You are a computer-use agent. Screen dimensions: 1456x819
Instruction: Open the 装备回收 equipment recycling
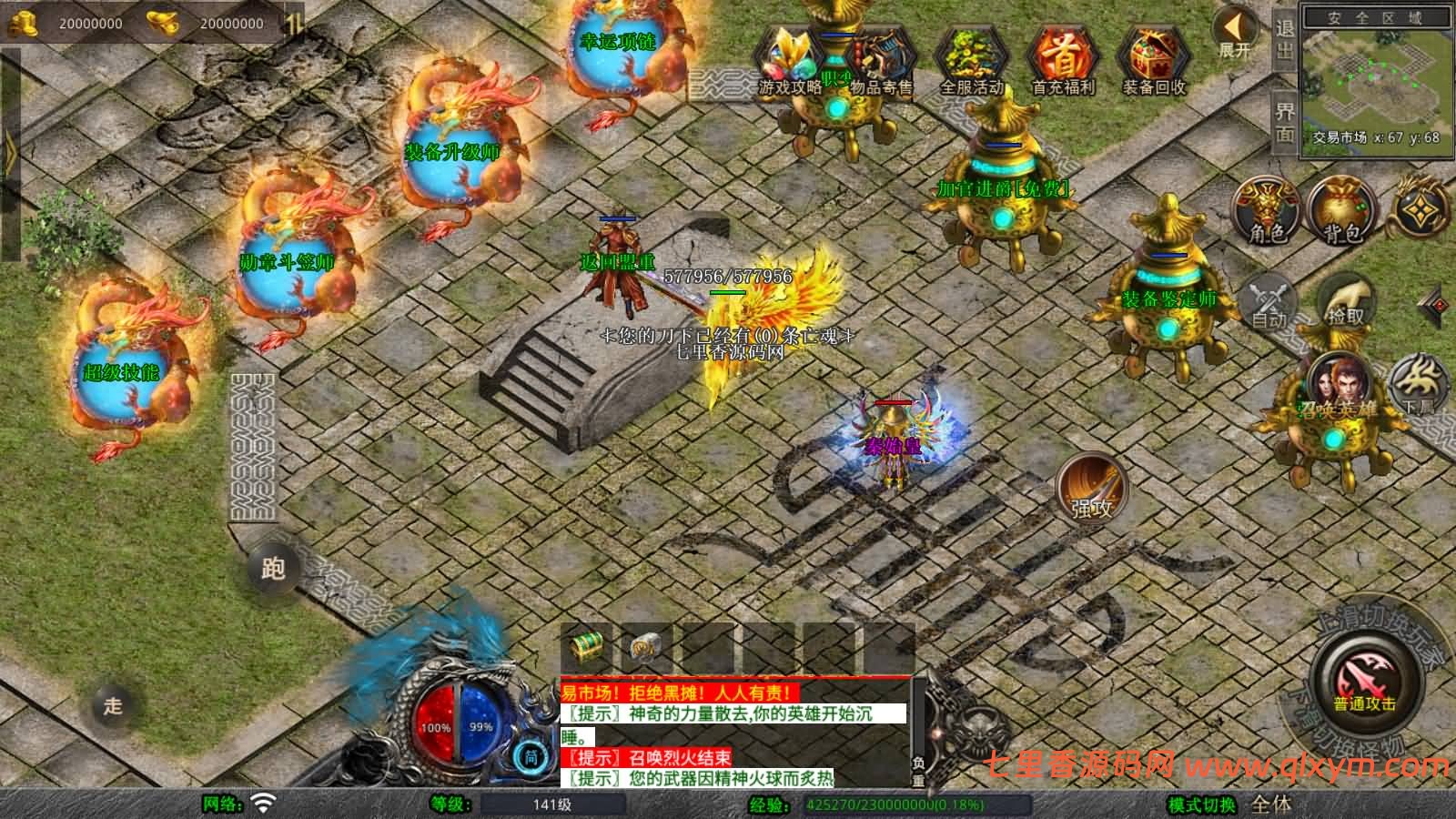[x=1153, y=60]
